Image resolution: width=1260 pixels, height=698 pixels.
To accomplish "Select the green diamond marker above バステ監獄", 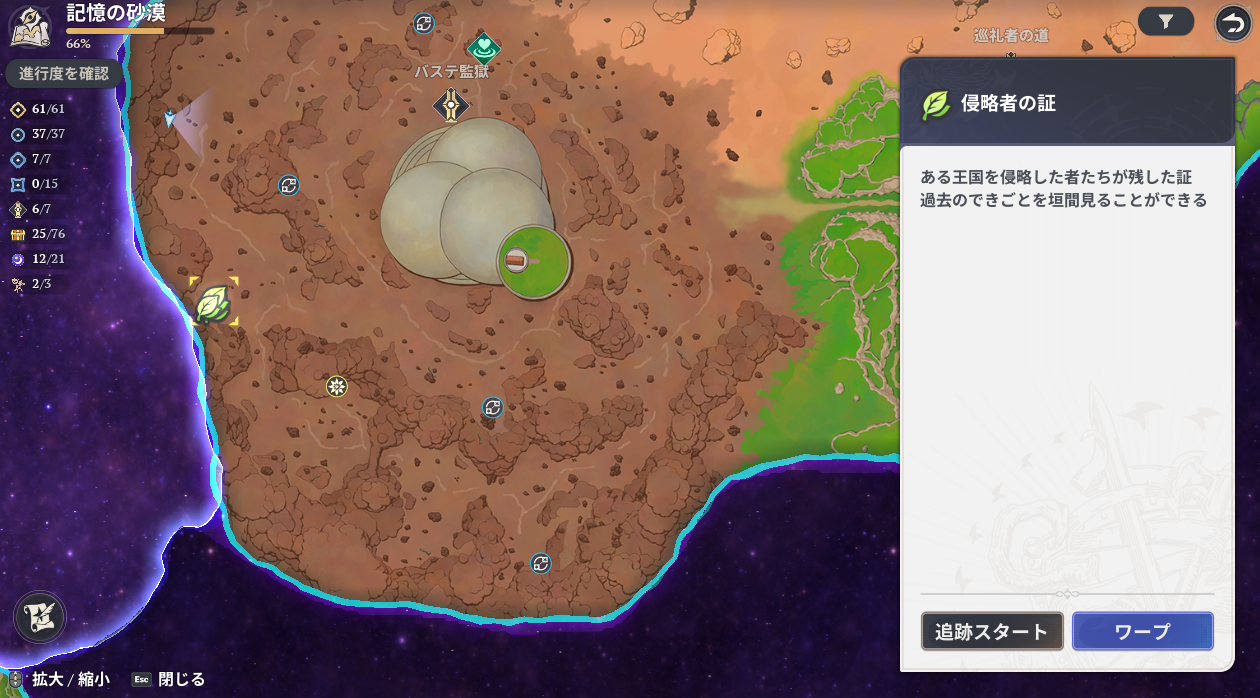I will pyautogui.click(x=483, y=46).
